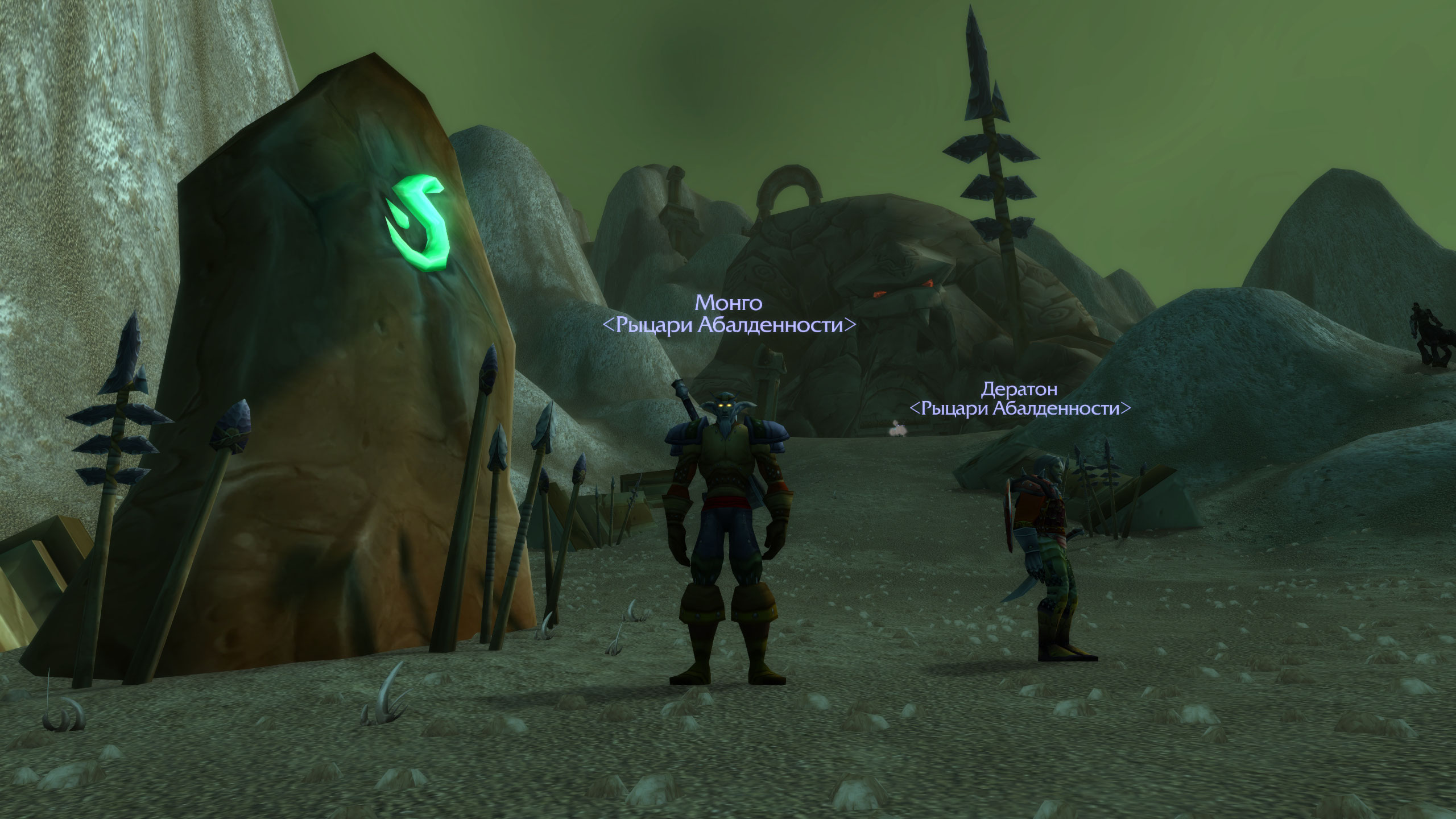Select the Монго player name label
Screen dimensions: 1456x819
click(729, 303)
